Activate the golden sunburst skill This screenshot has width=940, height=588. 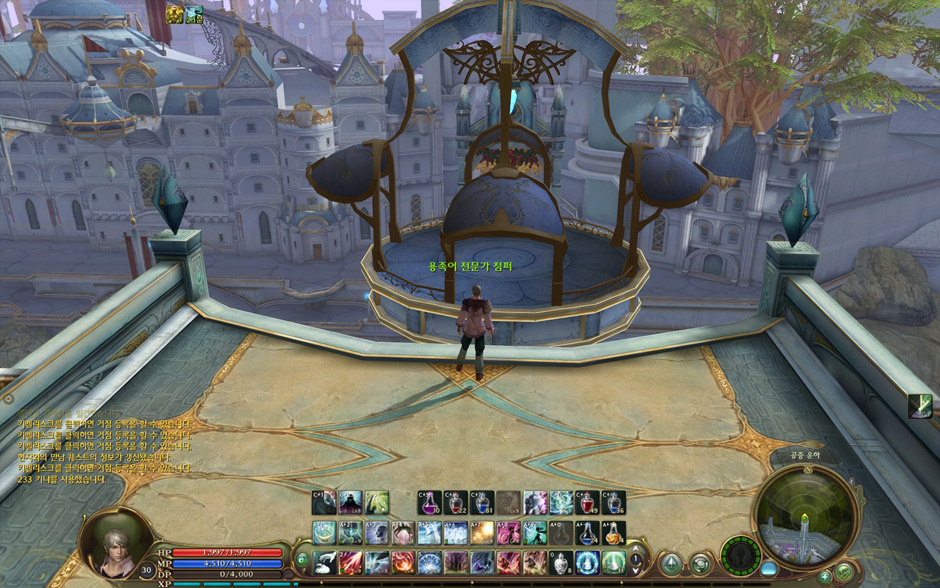click(482, 533)
